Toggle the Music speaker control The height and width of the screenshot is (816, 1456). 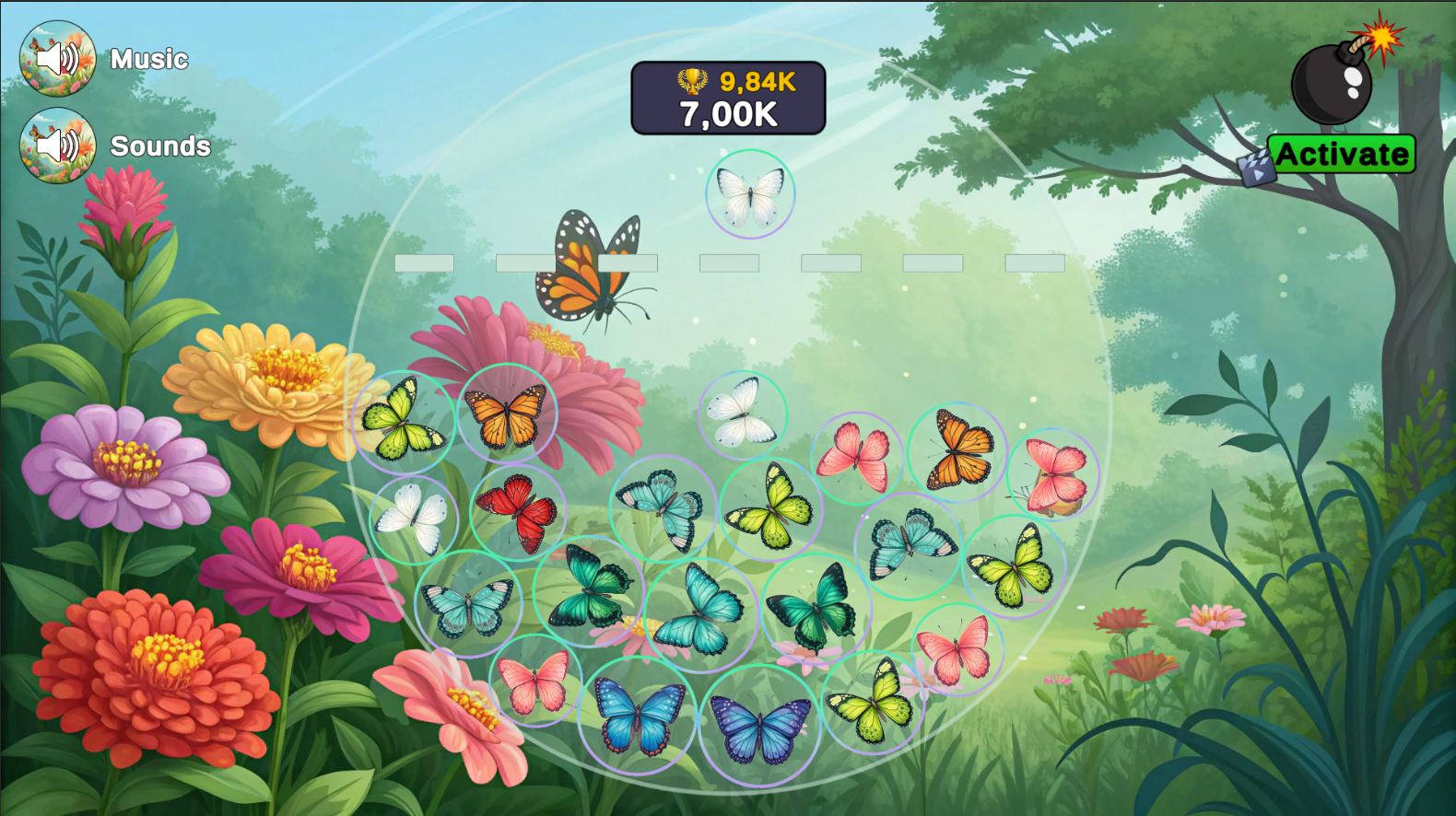57,58
